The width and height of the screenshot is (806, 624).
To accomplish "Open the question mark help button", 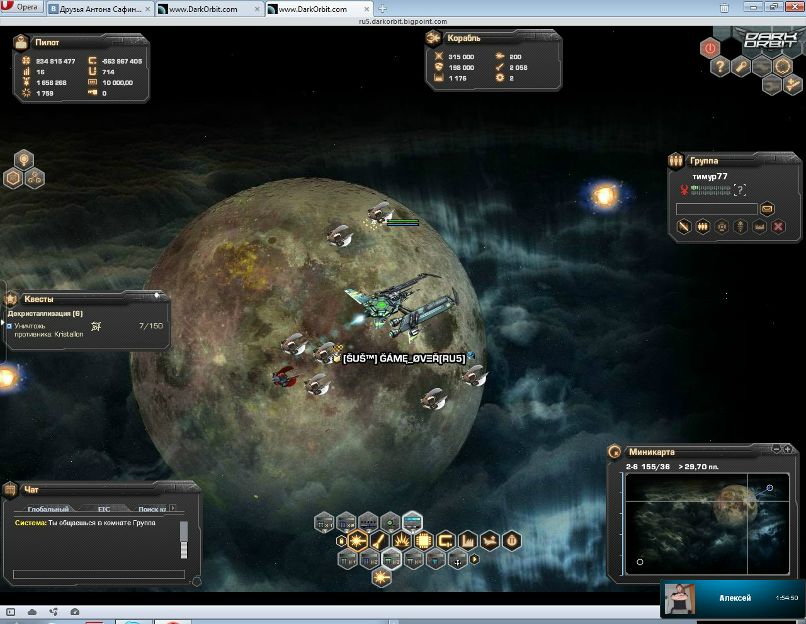I will (x=720, y=67).
